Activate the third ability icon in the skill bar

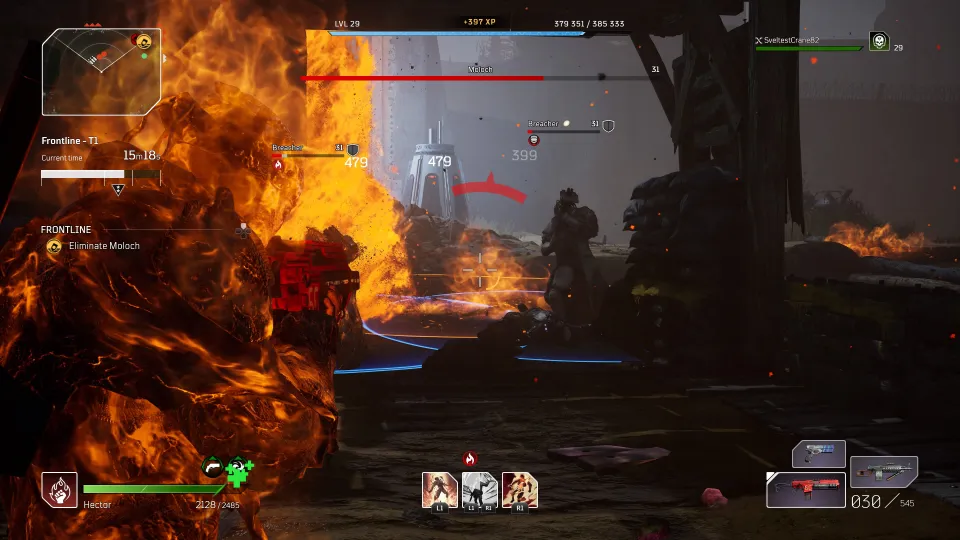pyautogui.click(x=520, y=490)
